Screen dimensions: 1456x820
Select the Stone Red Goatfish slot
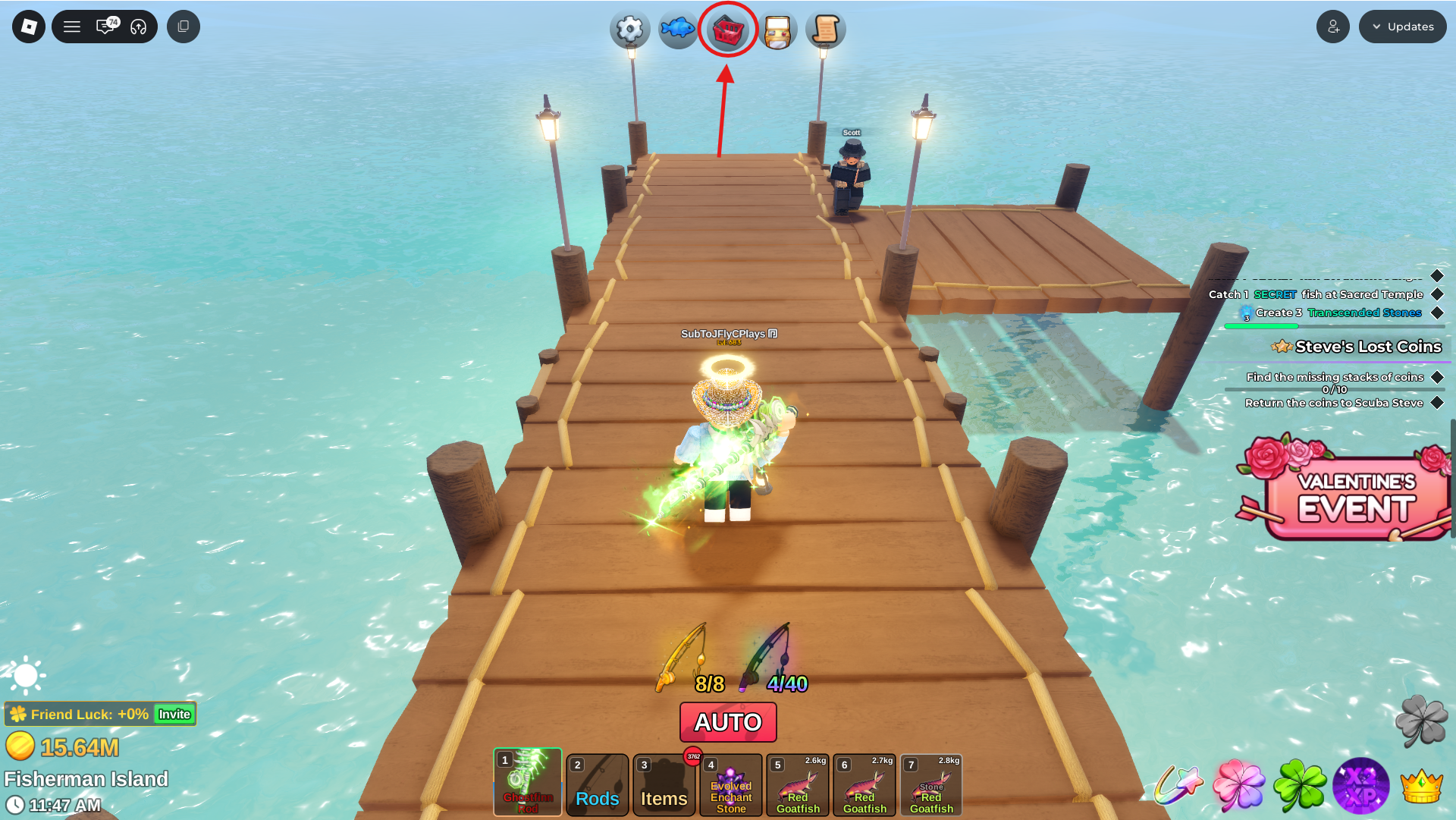pyautogui.click(x=931, y=785)
